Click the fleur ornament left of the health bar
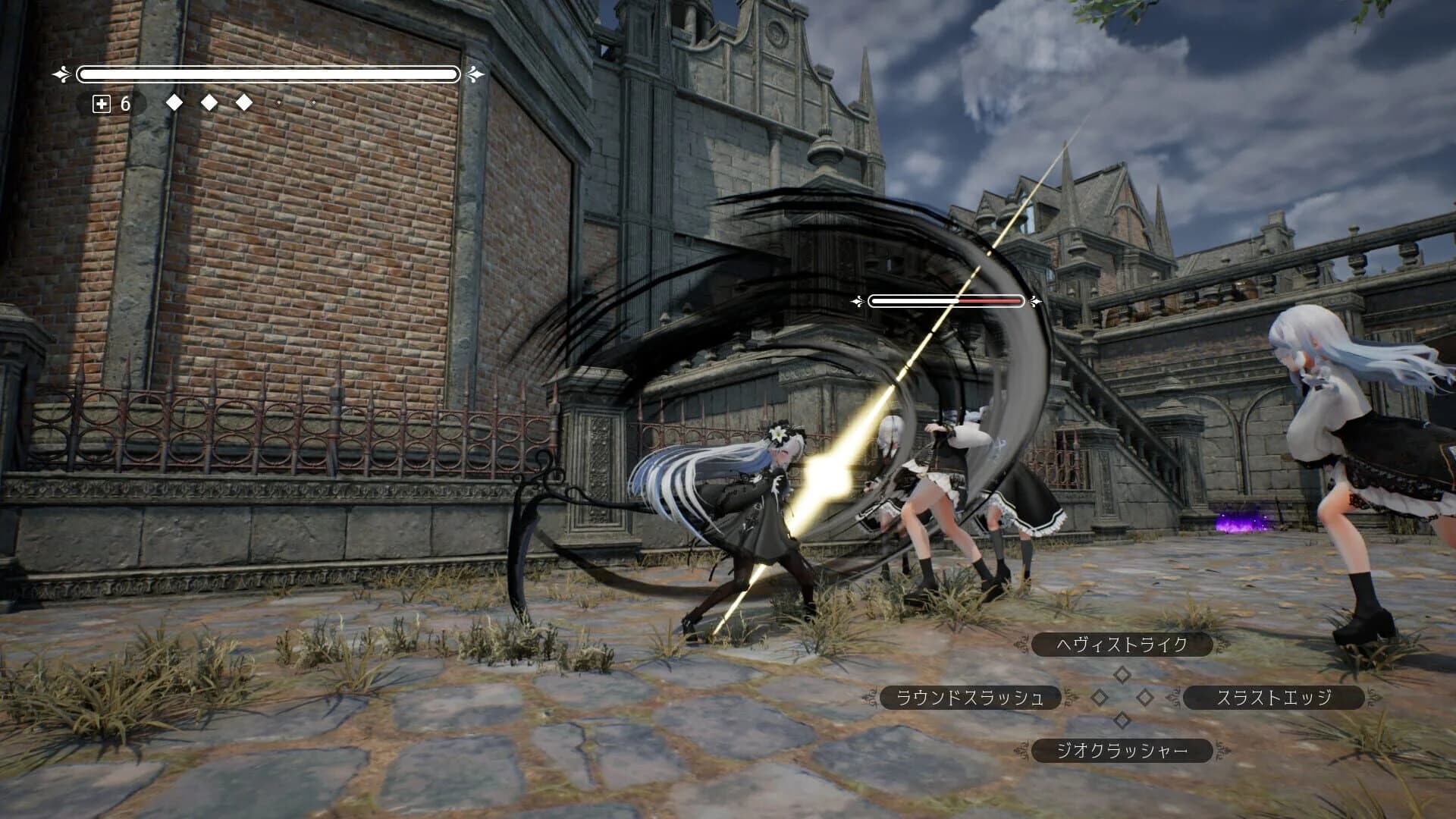Screen dimensions: 1456x819 [59, 74]
